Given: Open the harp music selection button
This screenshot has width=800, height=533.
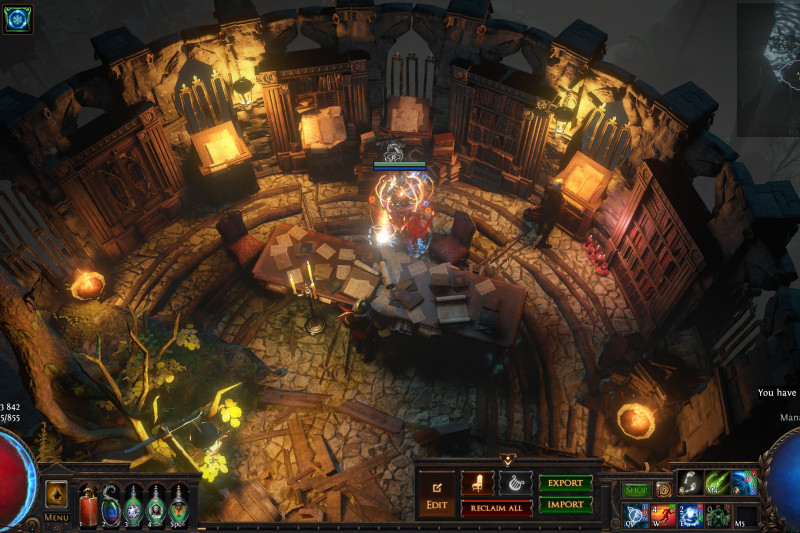Looking at the screenshot, I should click(515, 483).
